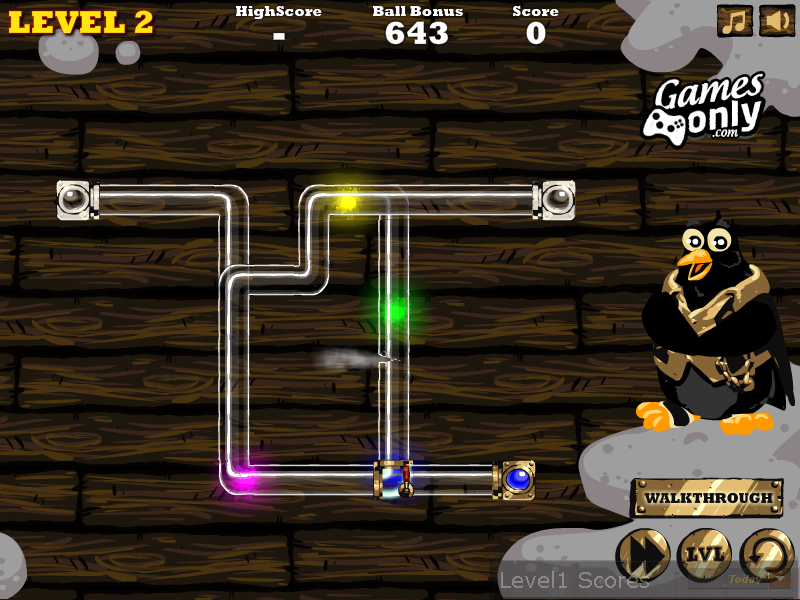The width and height of the screenshot is (800, 600).
Task: Mute the sound with the speaker button
Action: coord(777,21)
